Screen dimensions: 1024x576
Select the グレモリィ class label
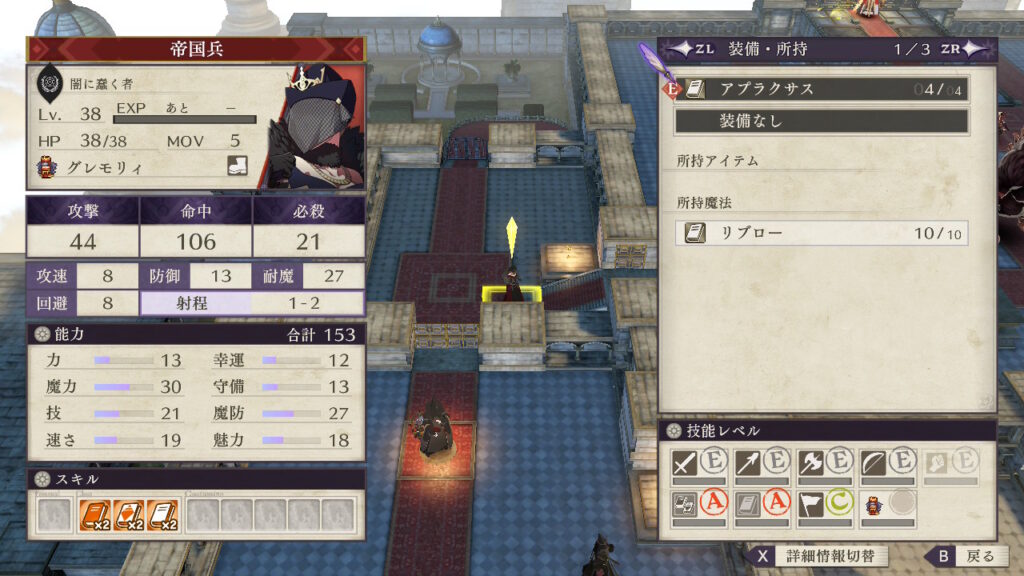coord(101,168)
